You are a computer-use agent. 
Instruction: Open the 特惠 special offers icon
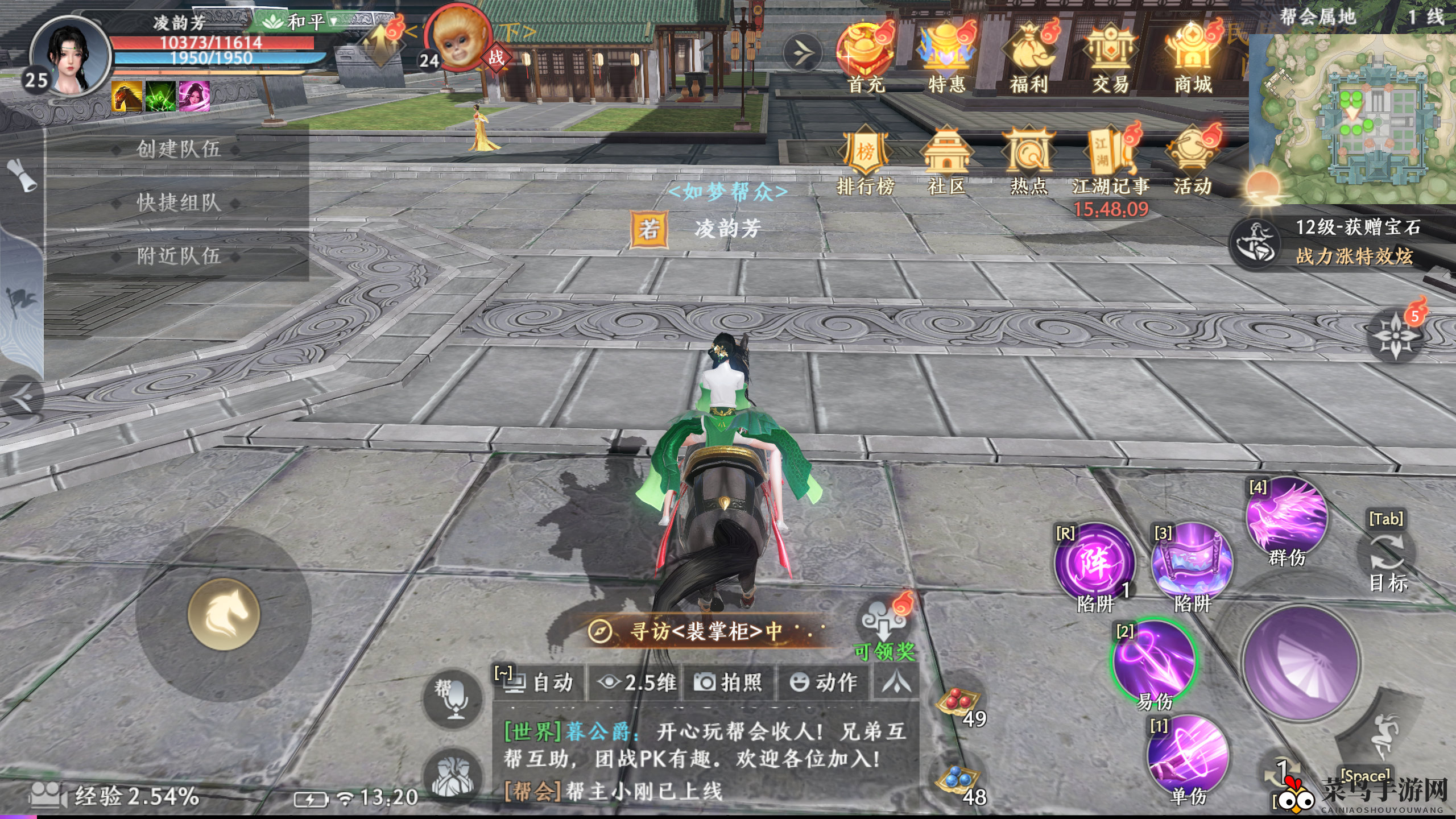click(x=946, y=57)
